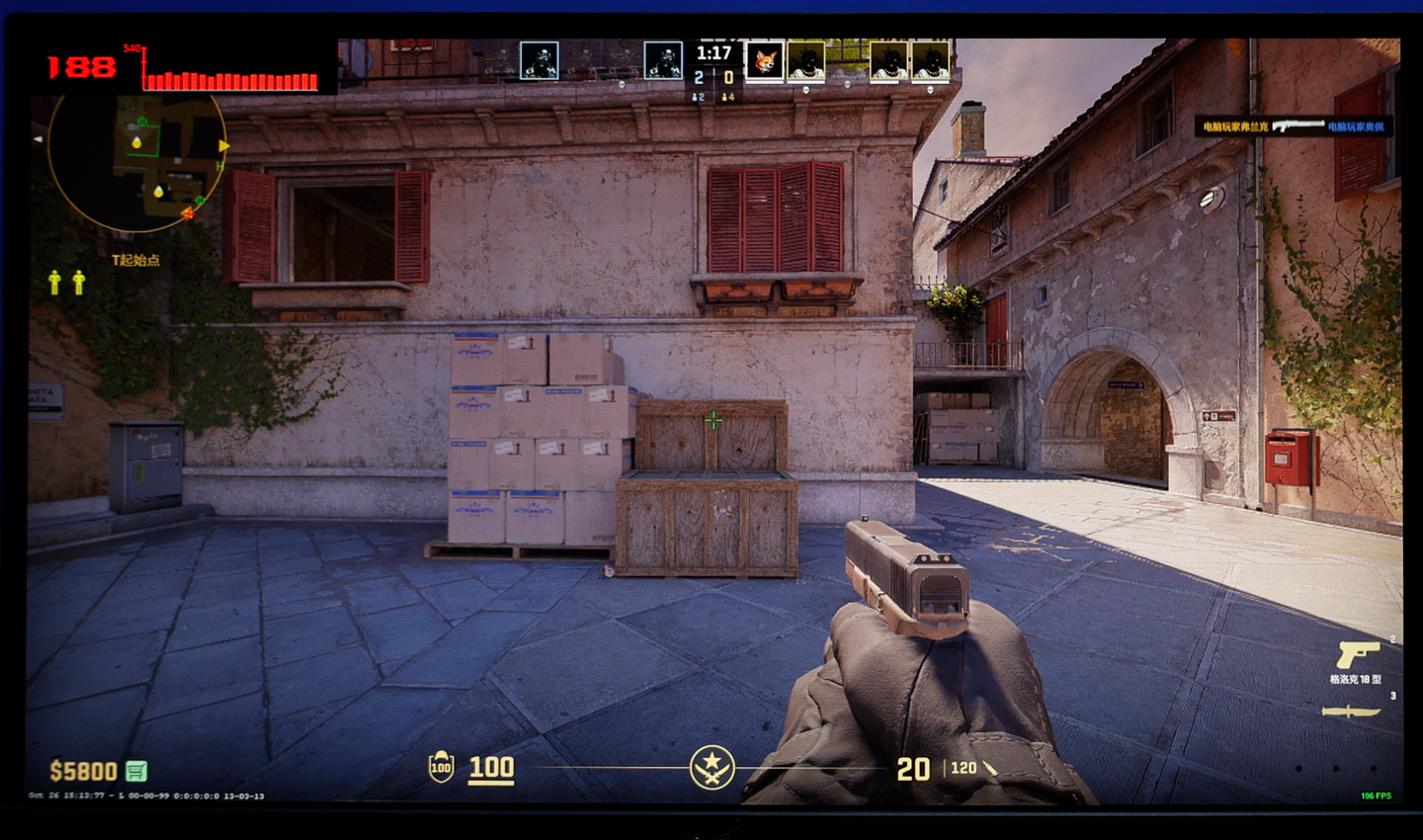This screenshot has height=840, width=1423.
Task: Open the buy menu cart icon
Action: (x=136, y=771)
